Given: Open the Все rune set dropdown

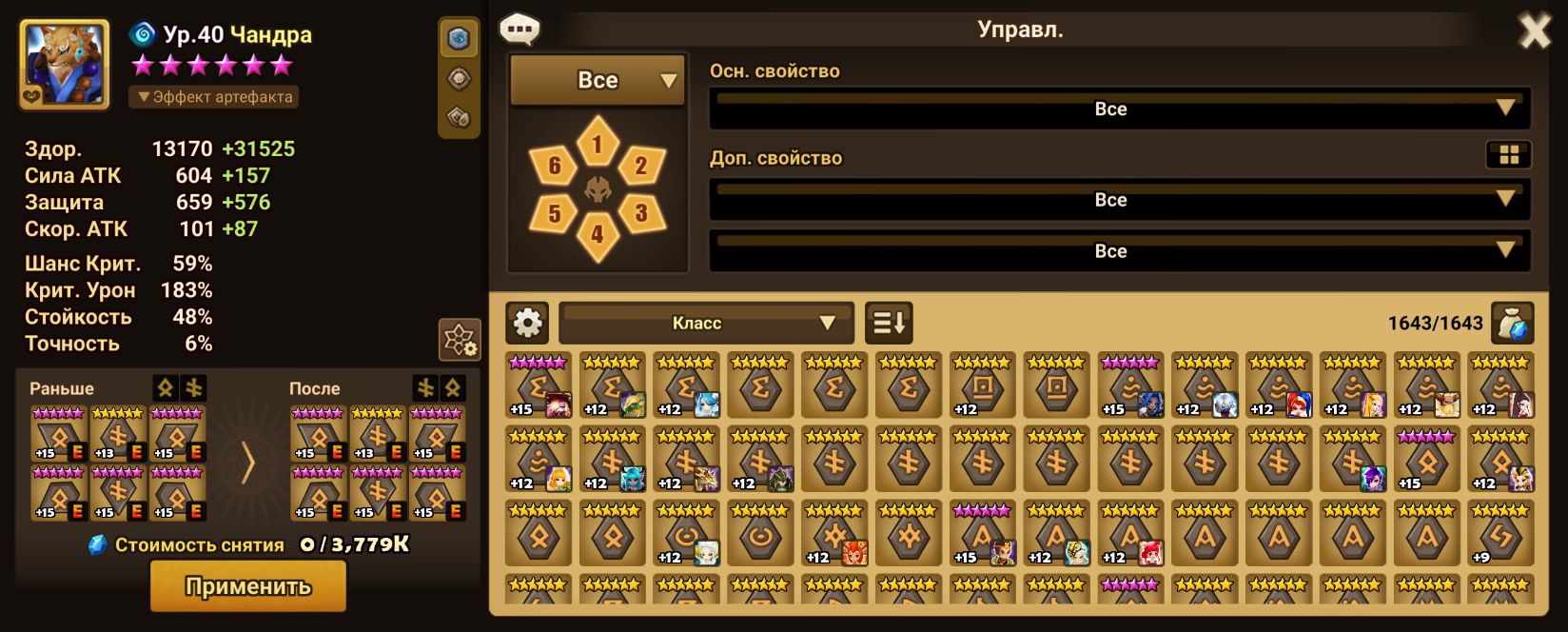Looking at the screenshot, I should (598, 81).
